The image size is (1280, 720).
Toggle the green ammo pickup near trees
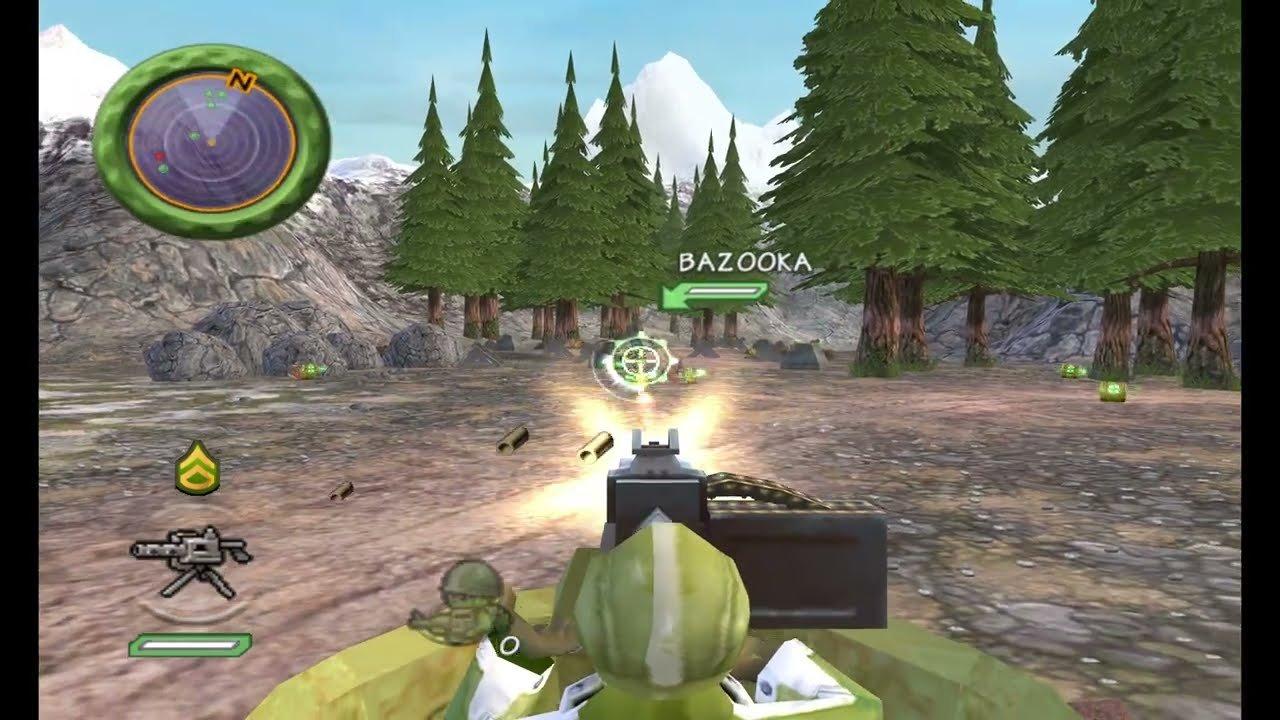tap(307, 369)
